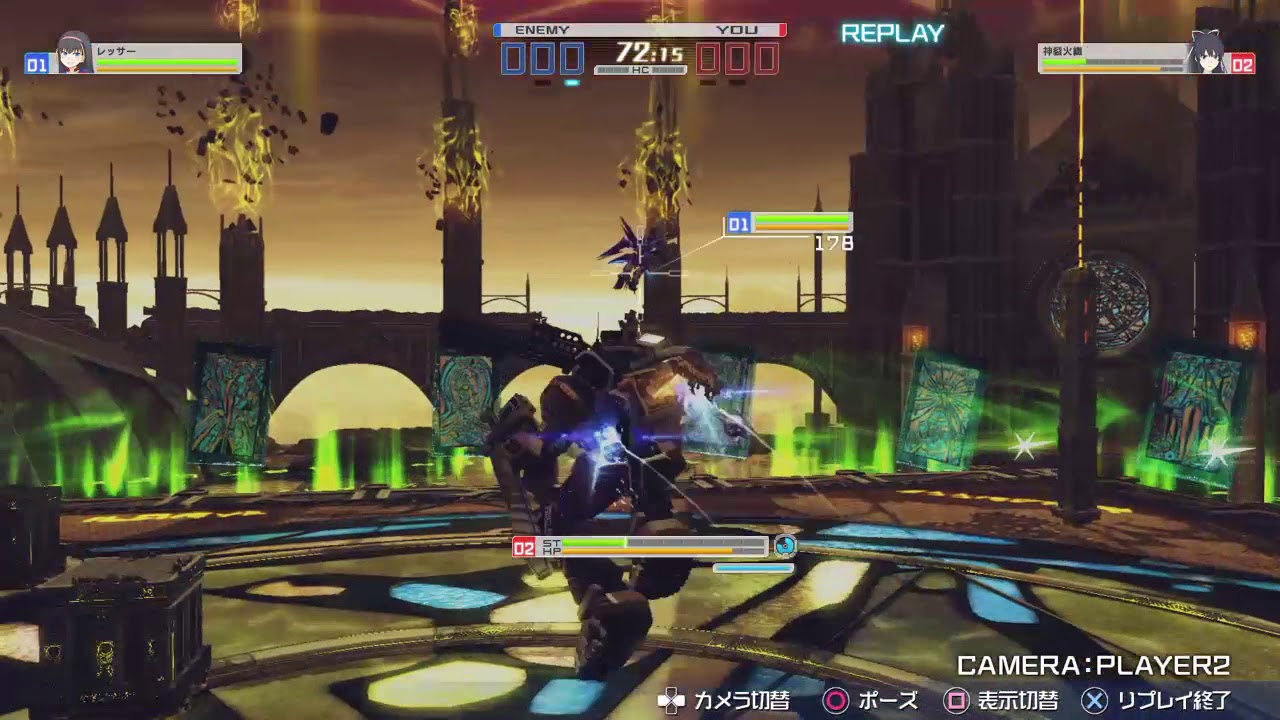Click the blue orb icon beside HP bar

click(787, 547)
